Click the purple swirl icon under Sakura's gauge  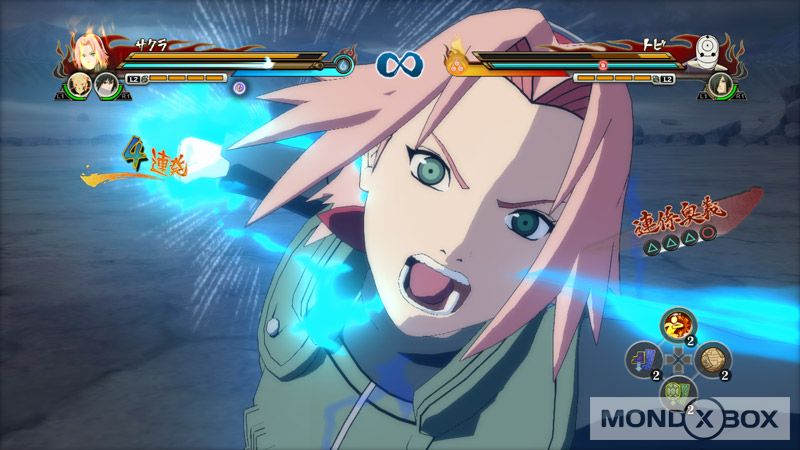click(x=239, y=87)
